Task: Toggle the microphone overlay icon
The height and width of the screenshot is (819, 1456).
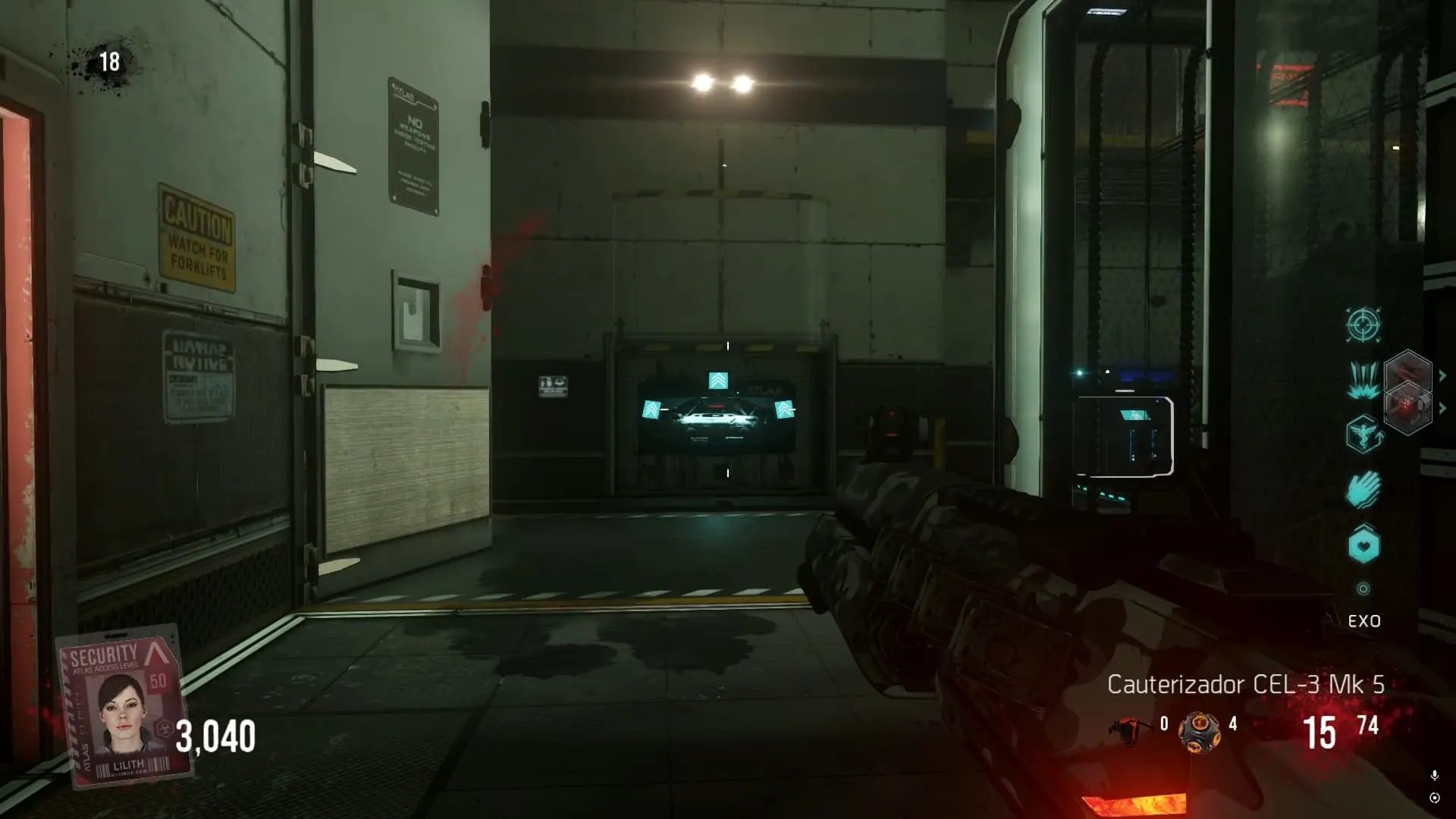Action: click(1434, 775)
